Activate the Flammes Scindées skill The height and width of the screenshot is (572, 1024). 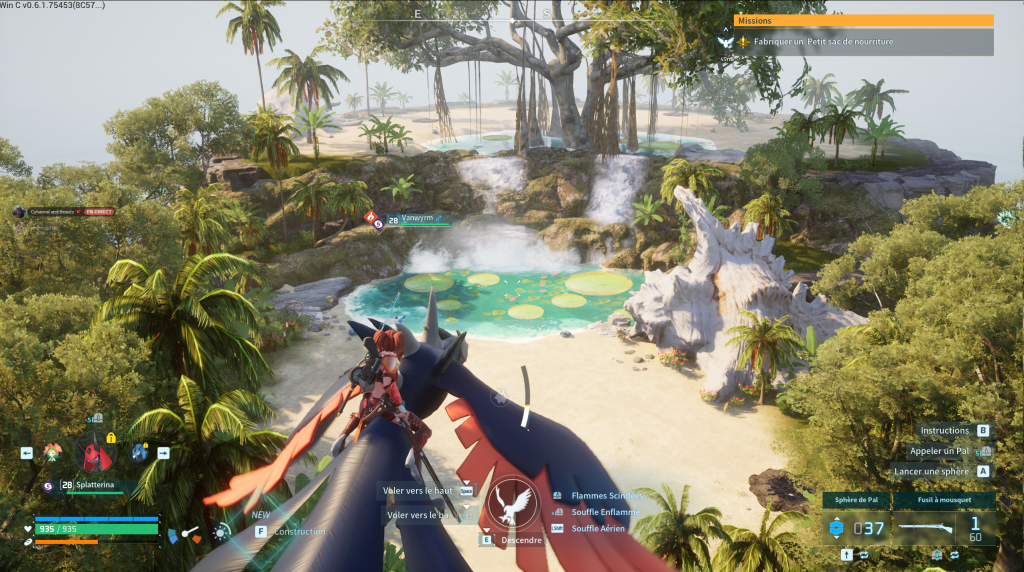click(x=605, y=496)
